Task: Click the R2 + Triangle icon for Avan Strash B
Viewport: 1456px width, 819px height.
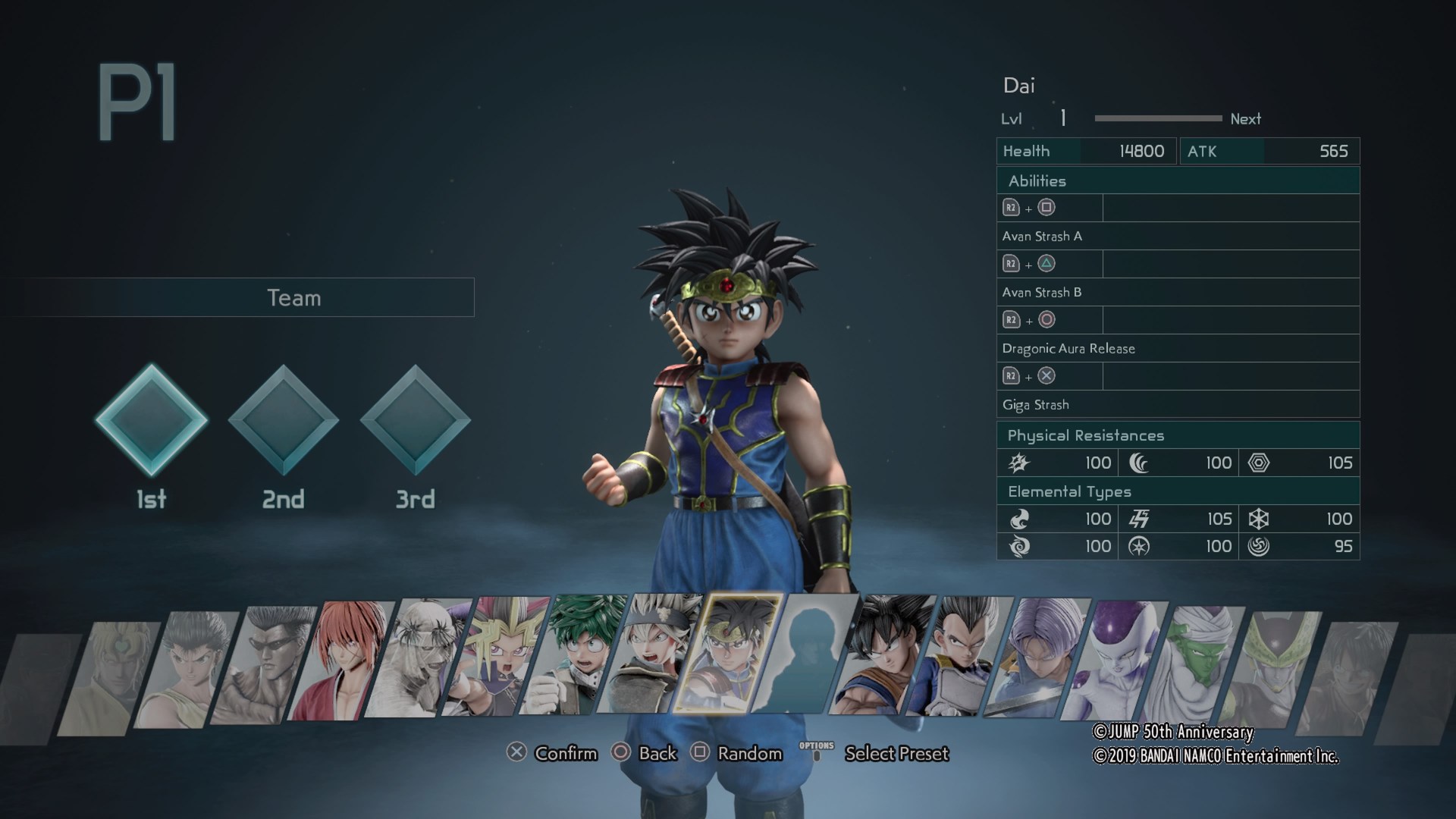Action: 1030,263
